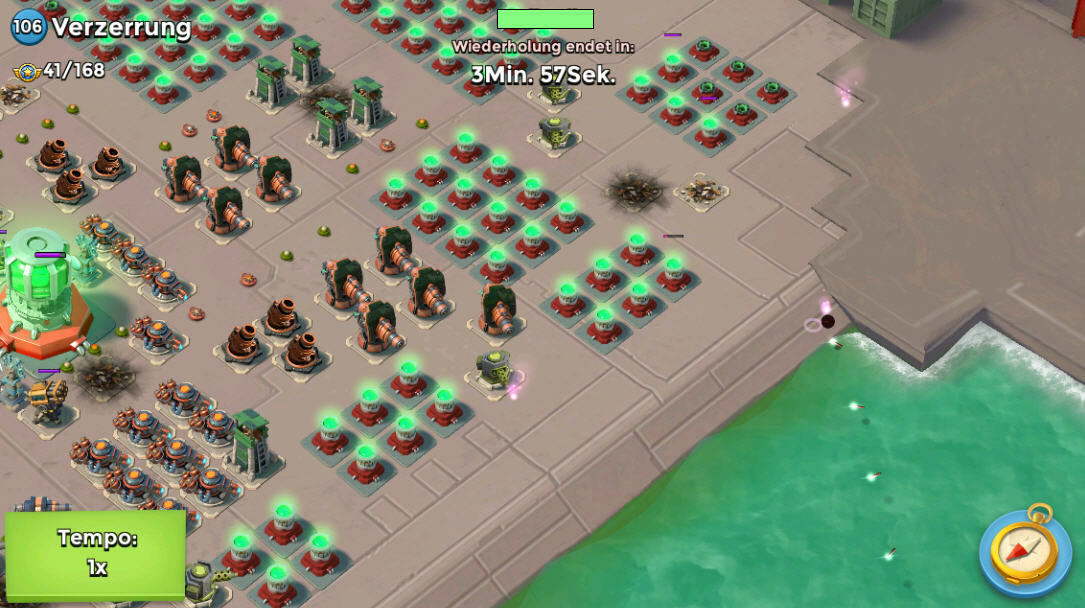Change the replay Tempo 1x speed
This screenshot has width=1085, height=608.
pos(96,554)
